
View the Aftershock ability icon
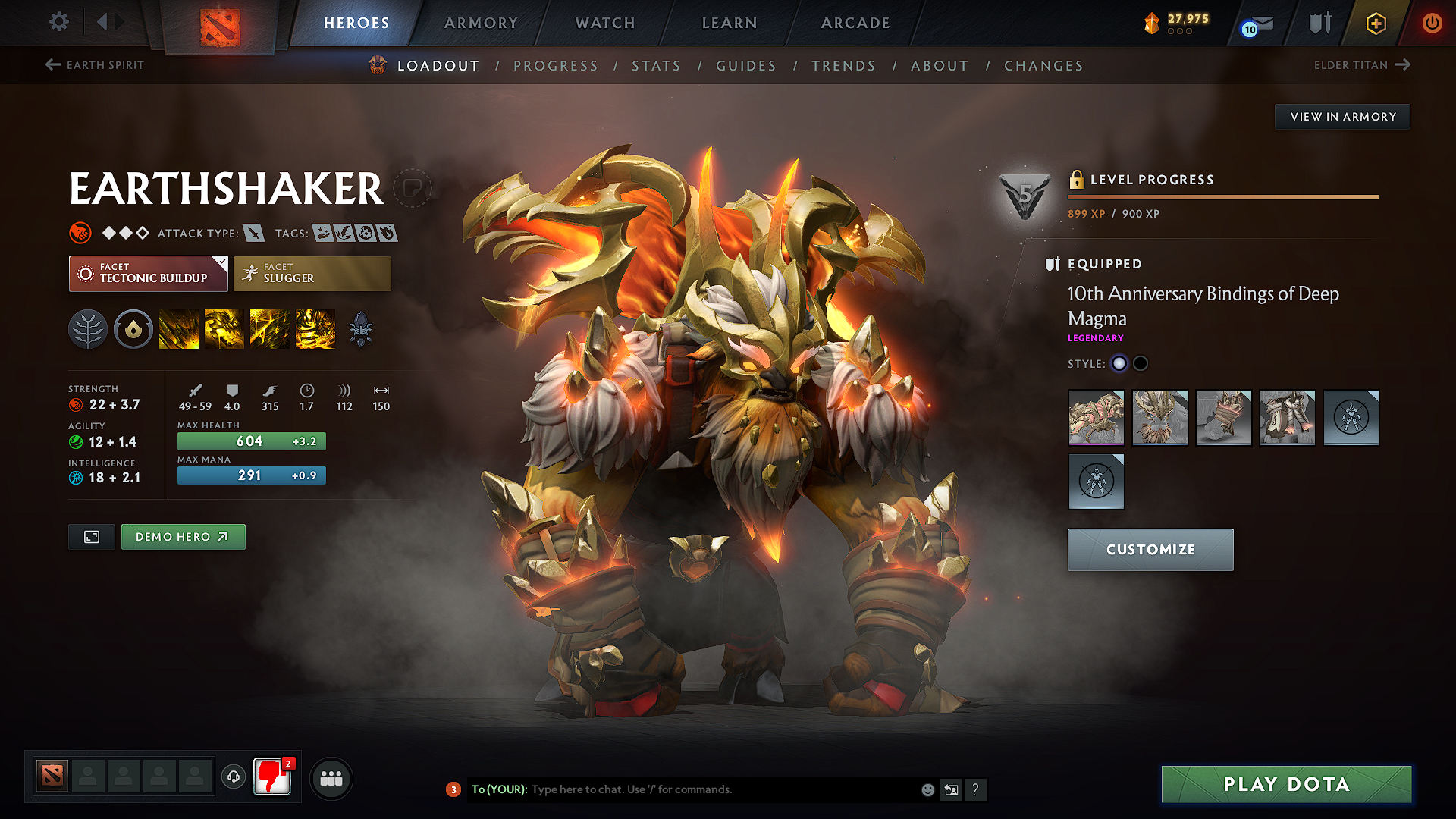(x=270, y=328)
